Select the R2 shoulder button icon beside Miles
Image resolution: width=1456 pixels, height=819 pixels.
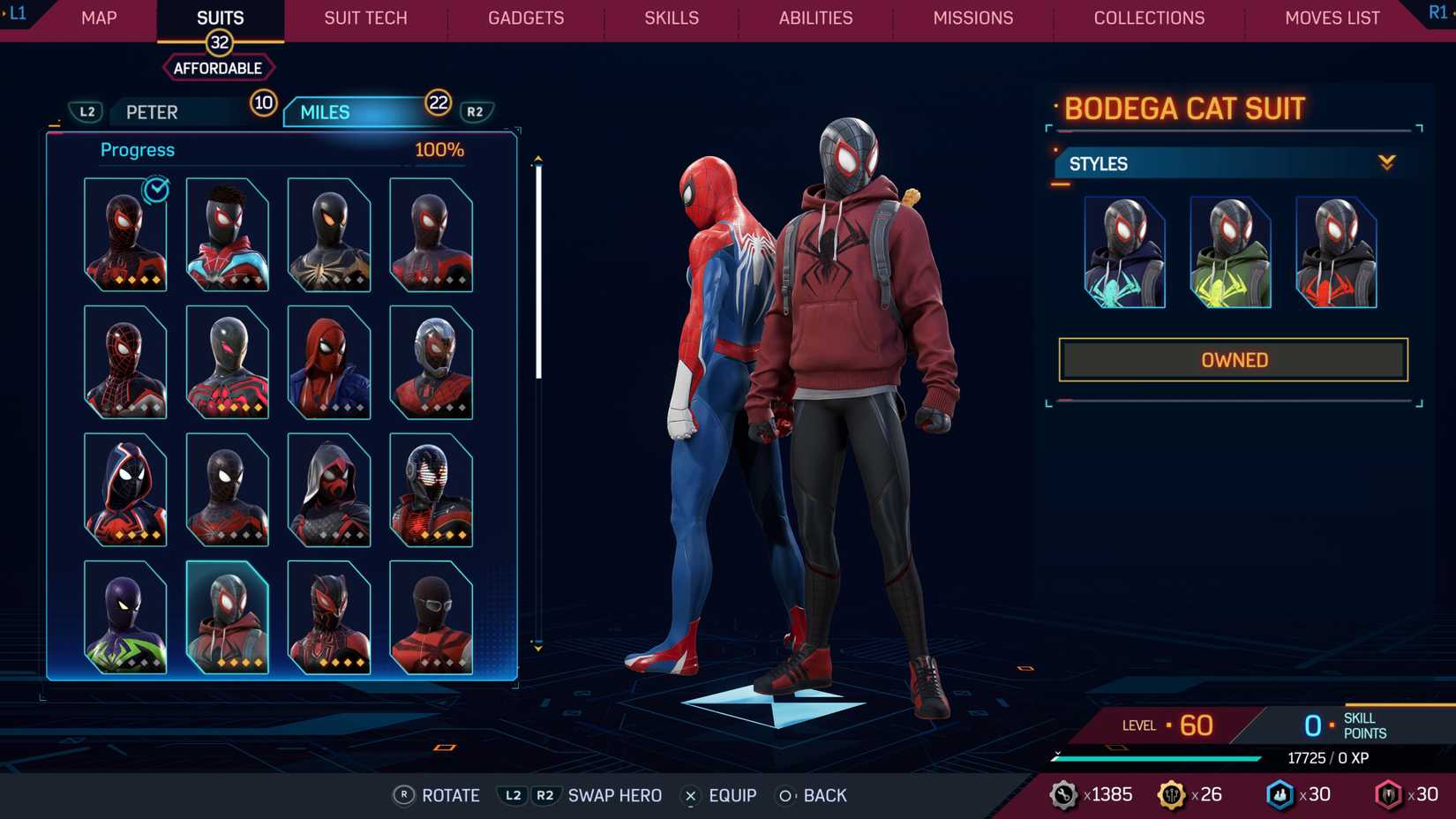474,112
